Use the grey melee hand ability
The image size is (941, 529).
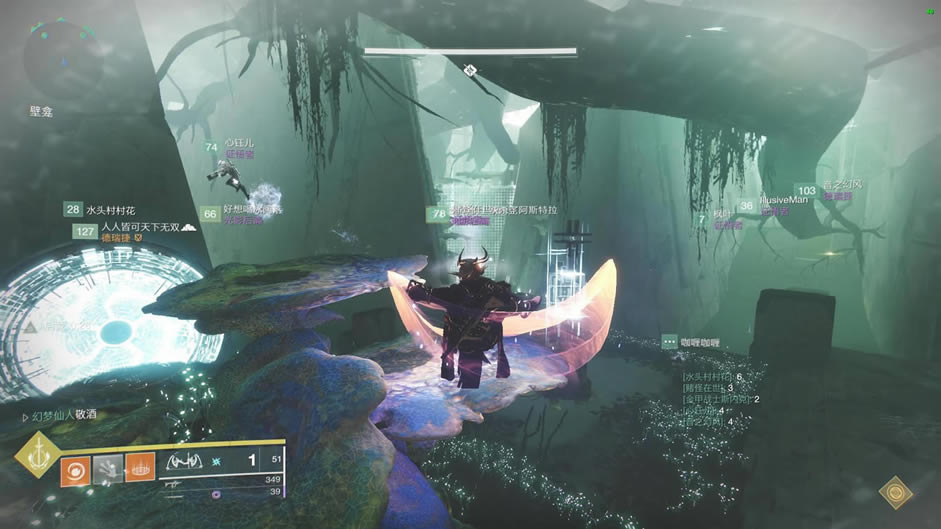[x=108, y=468]
